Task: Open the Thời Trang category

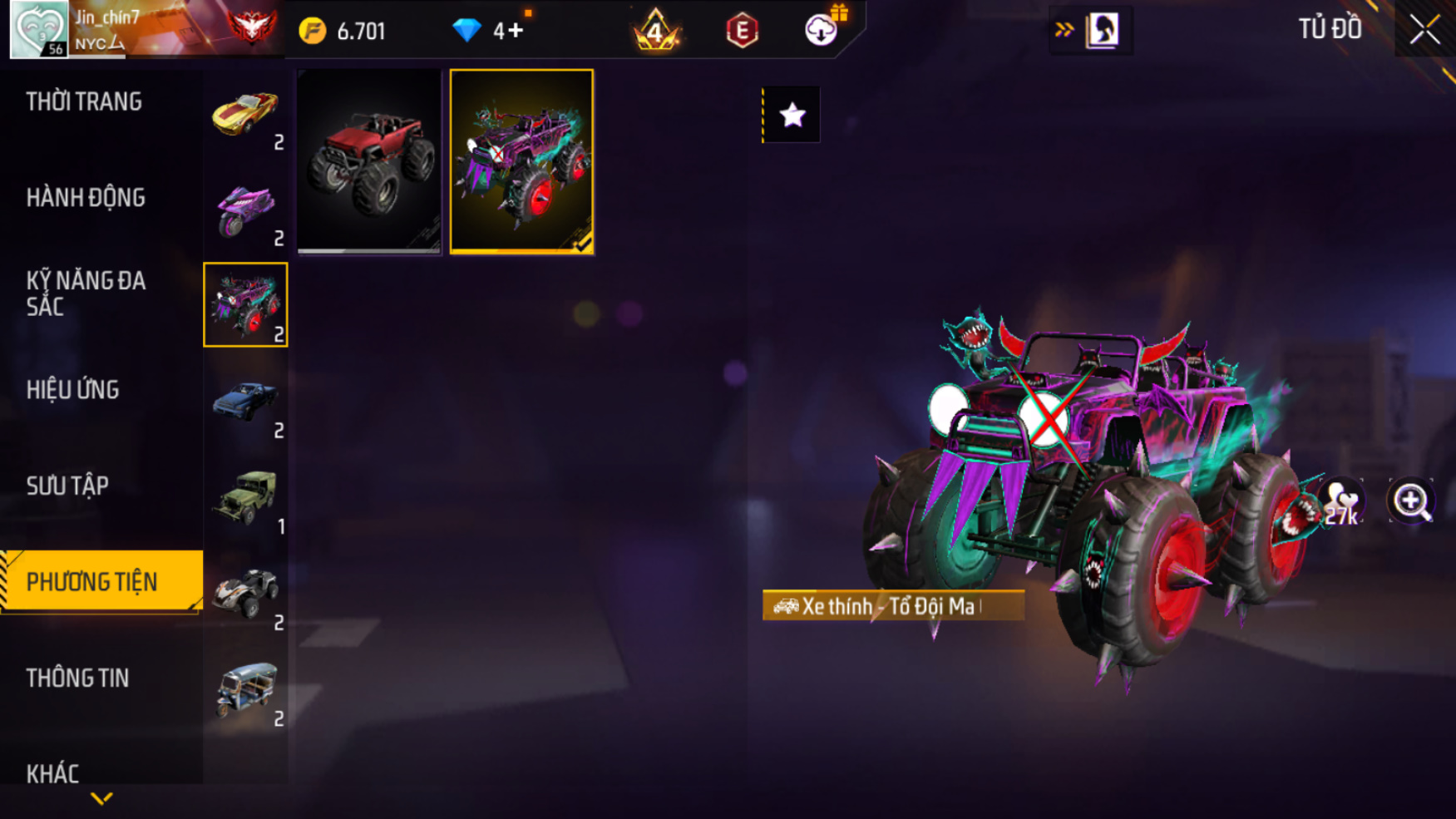Action: 84,102
